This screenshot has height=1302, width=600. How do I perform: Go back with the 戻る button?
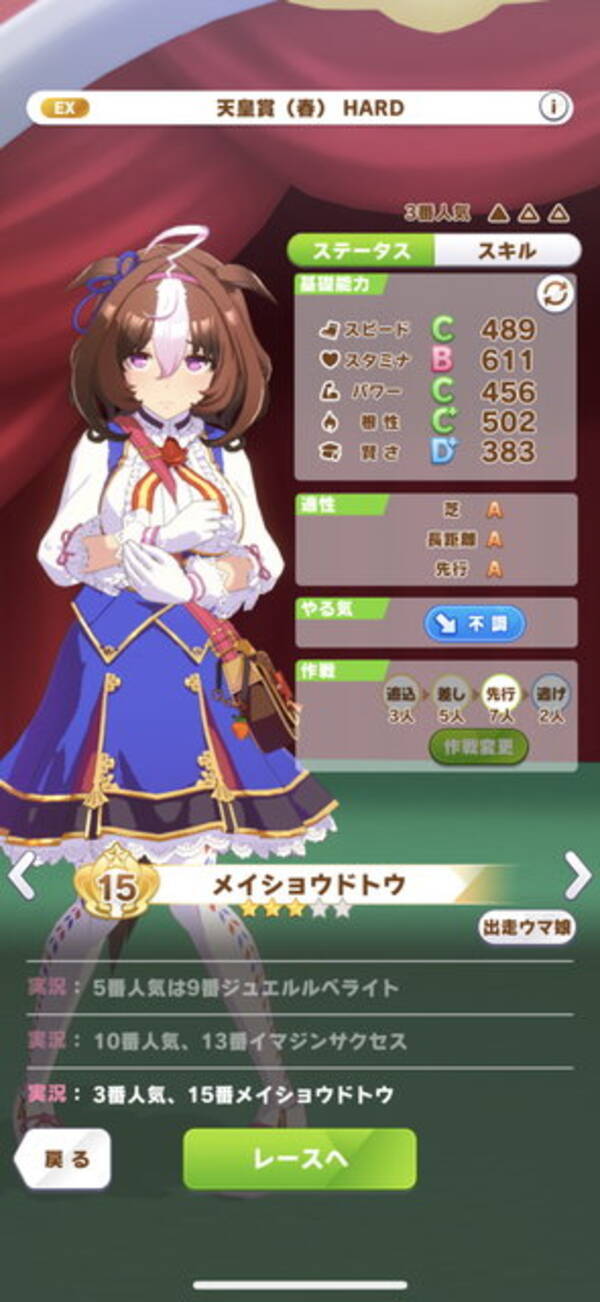coord(66,1159)
